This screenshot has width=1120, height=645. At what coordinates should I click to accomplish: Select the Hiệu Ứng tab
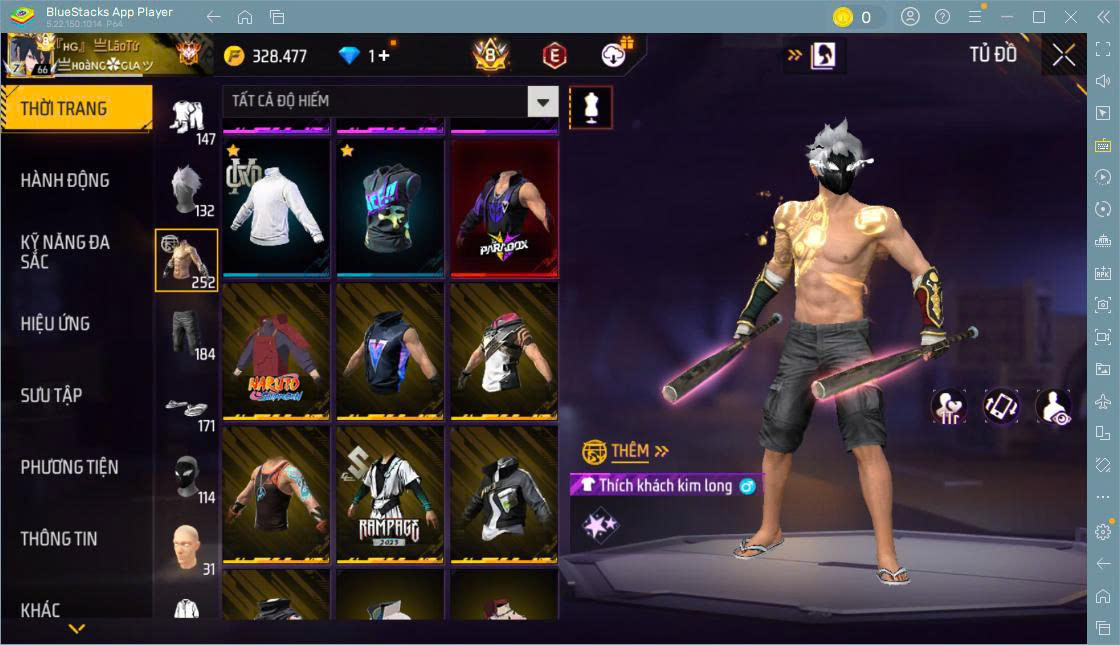[x=55, y=324]
